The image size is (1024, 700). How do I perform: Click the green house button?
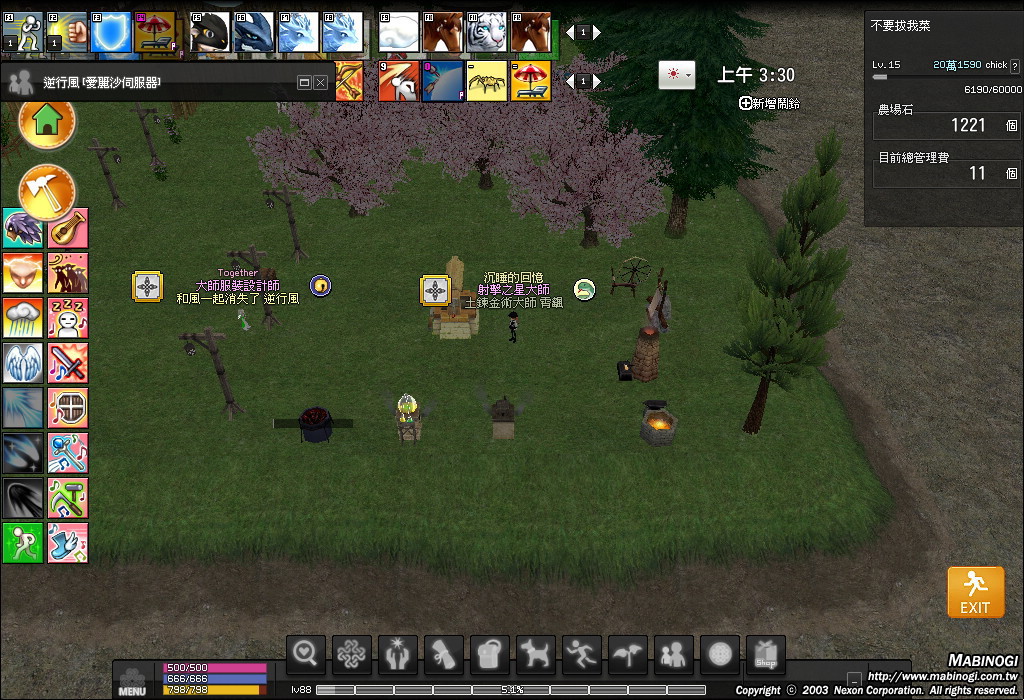coord(47,122)
